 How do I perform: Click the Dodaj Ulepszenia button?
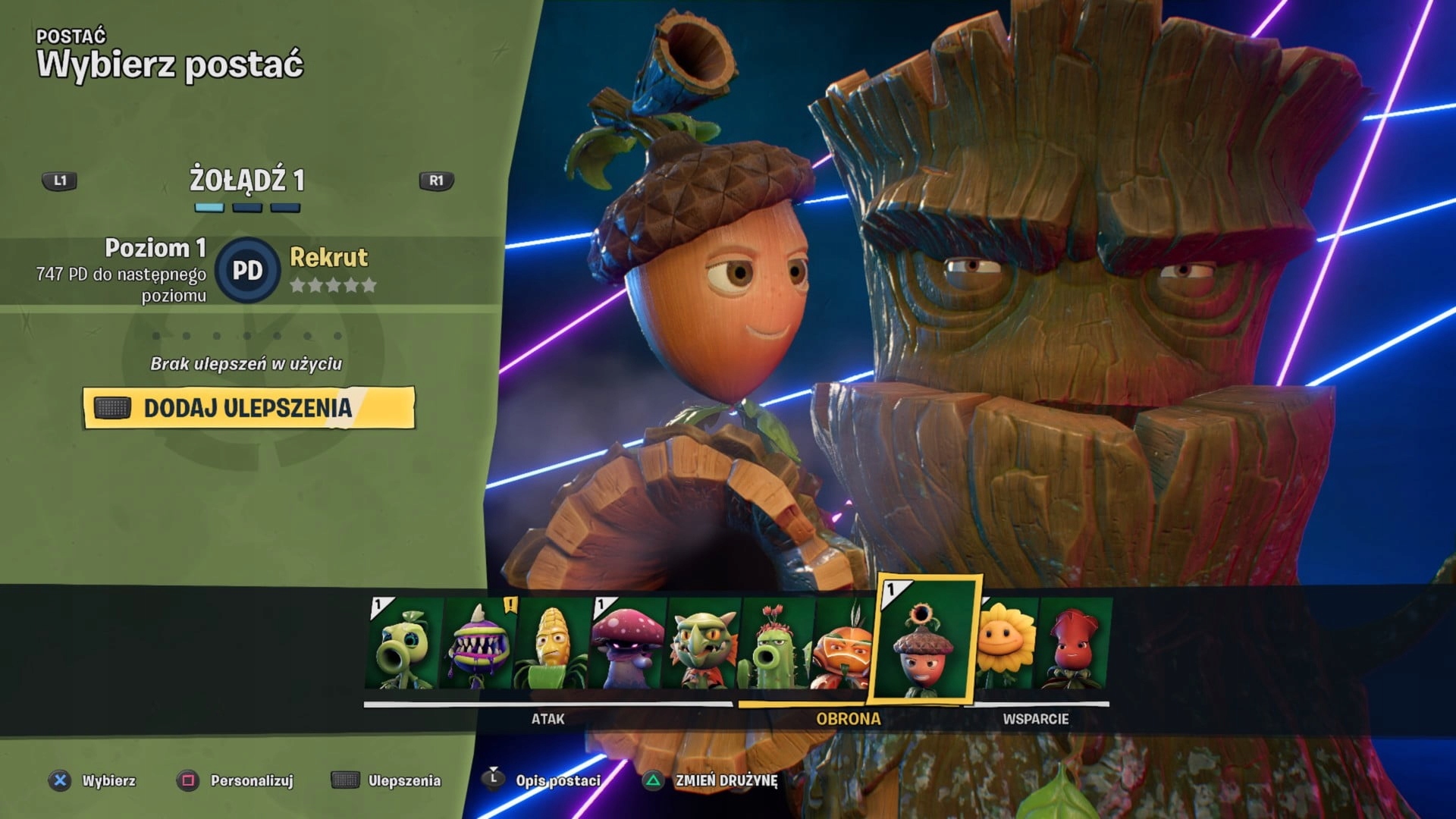point(249,408)
